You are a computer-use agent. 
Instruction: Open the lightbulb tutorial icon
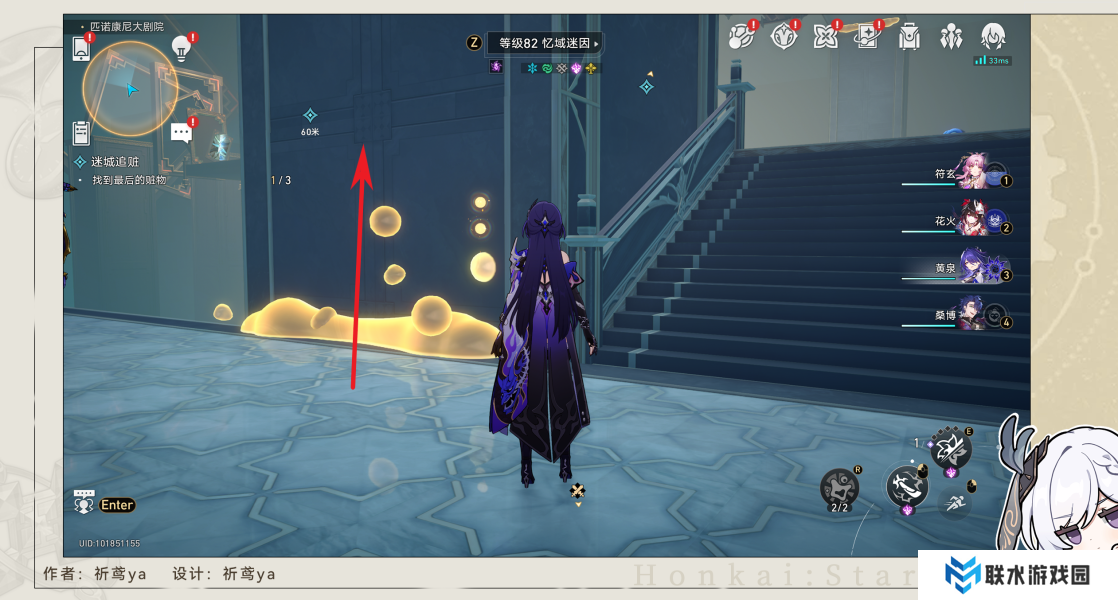point(181,46)
